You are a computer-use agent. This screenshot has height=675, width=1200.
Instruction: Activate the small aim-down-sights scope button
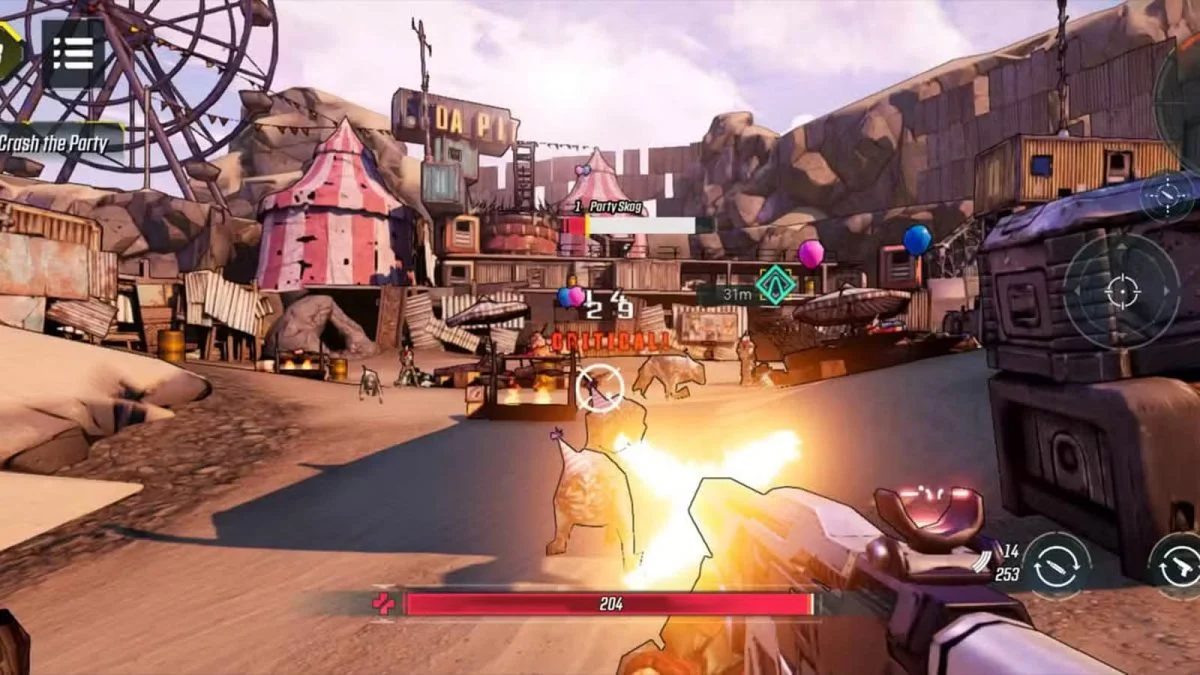click(x=1167, y=195)
